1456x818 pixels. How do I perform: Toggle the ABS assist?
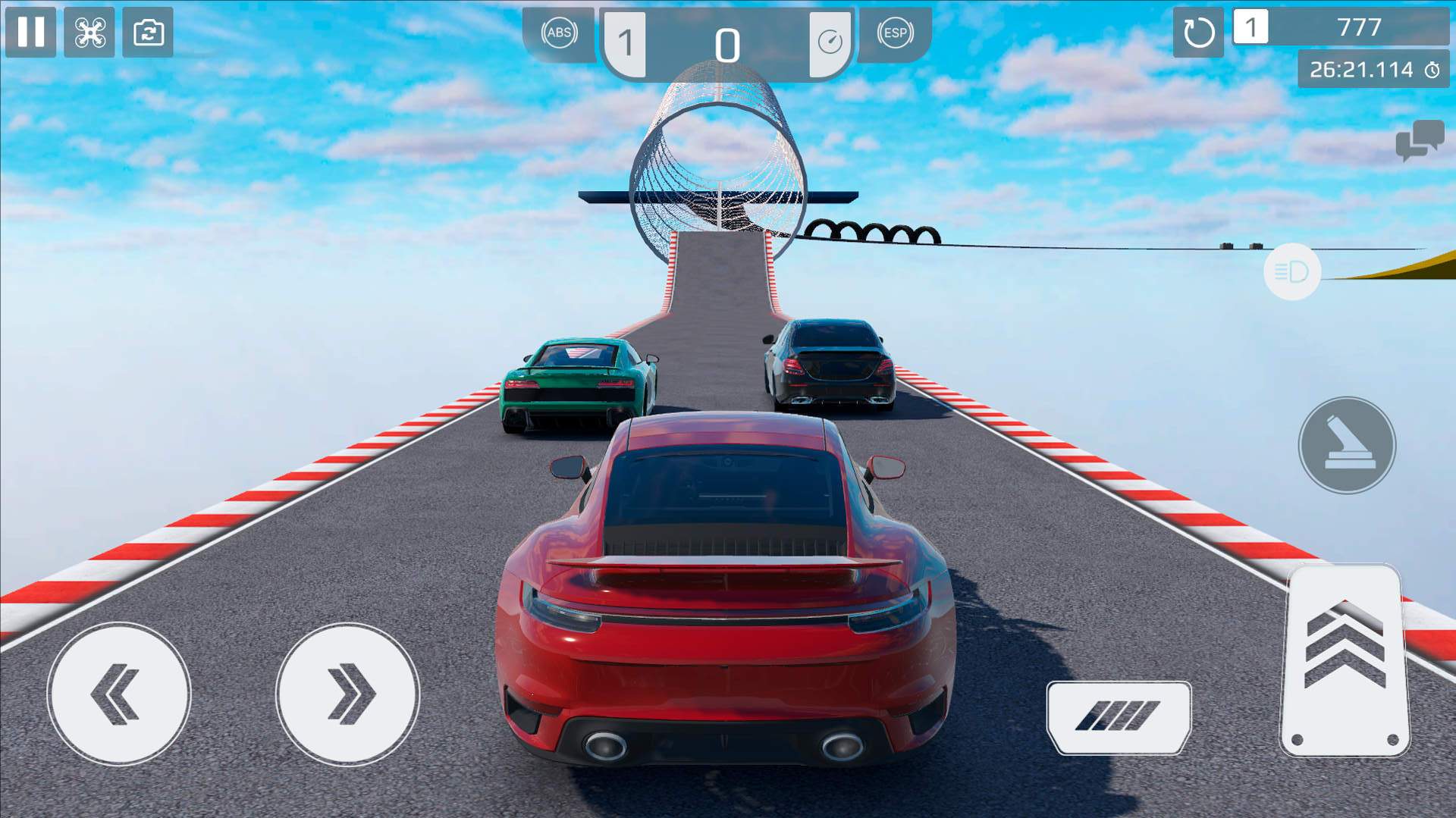[559, 33]
